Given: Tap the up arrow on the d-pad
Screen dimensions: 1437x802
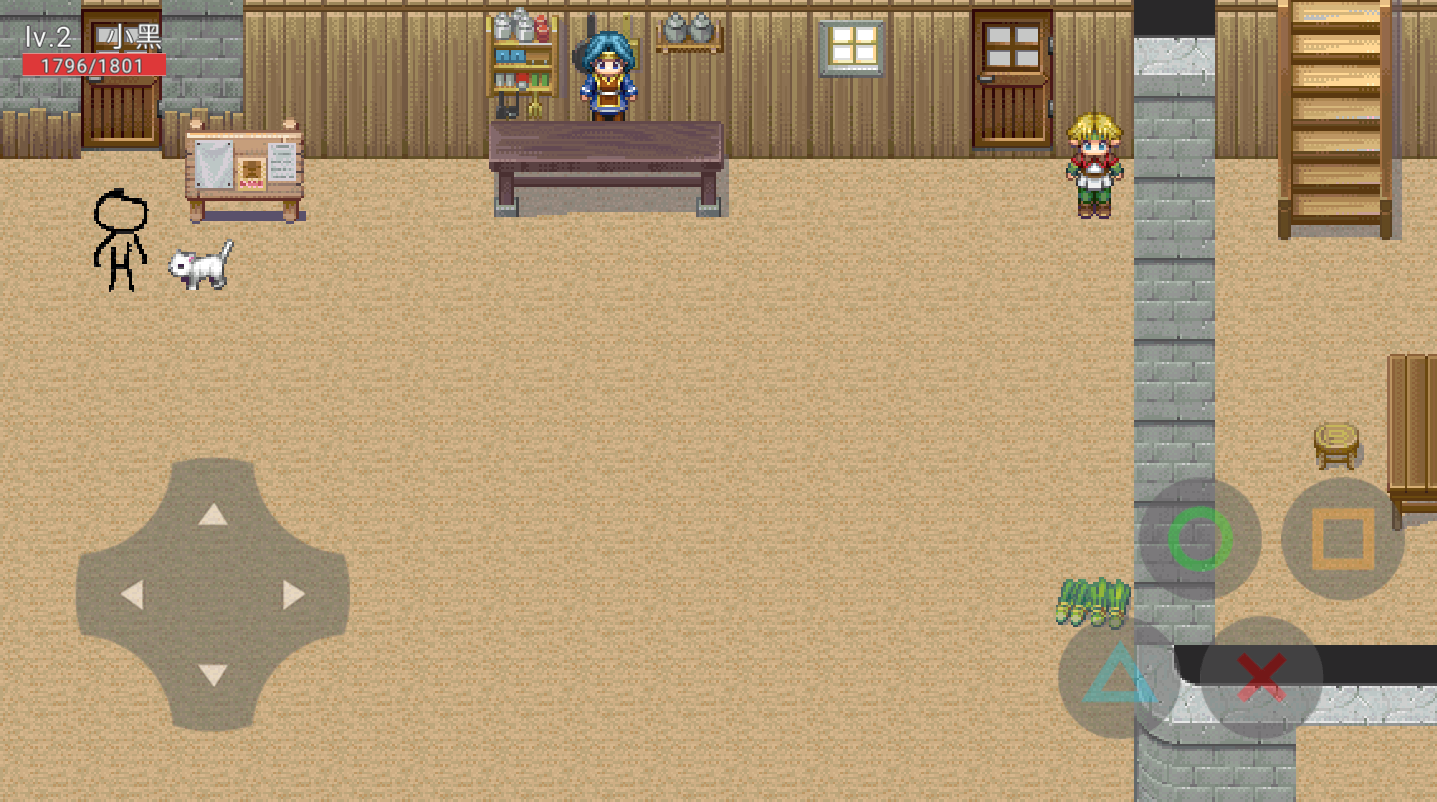Looking at the screenshot, I should point(212,515).
